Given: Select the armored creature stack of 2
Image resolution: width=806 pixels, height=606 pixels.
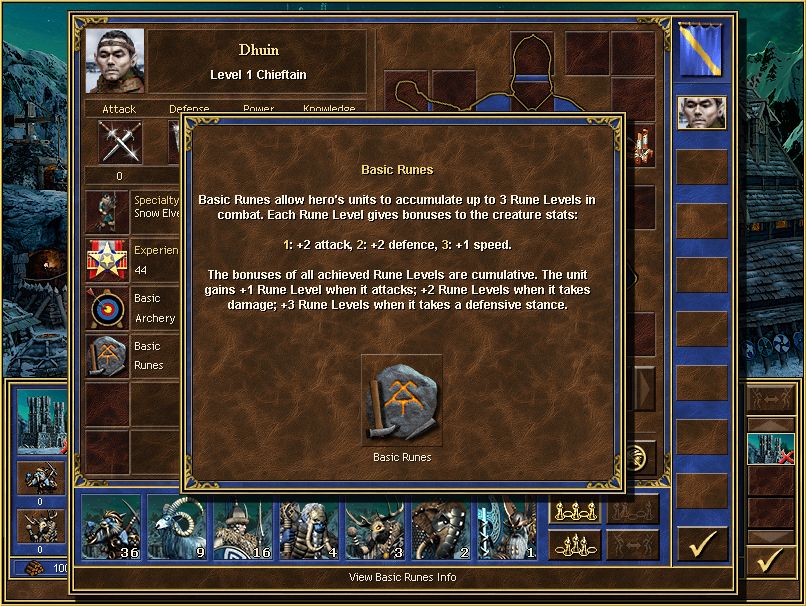Looking at the screenshot, I should click(441, 527).
